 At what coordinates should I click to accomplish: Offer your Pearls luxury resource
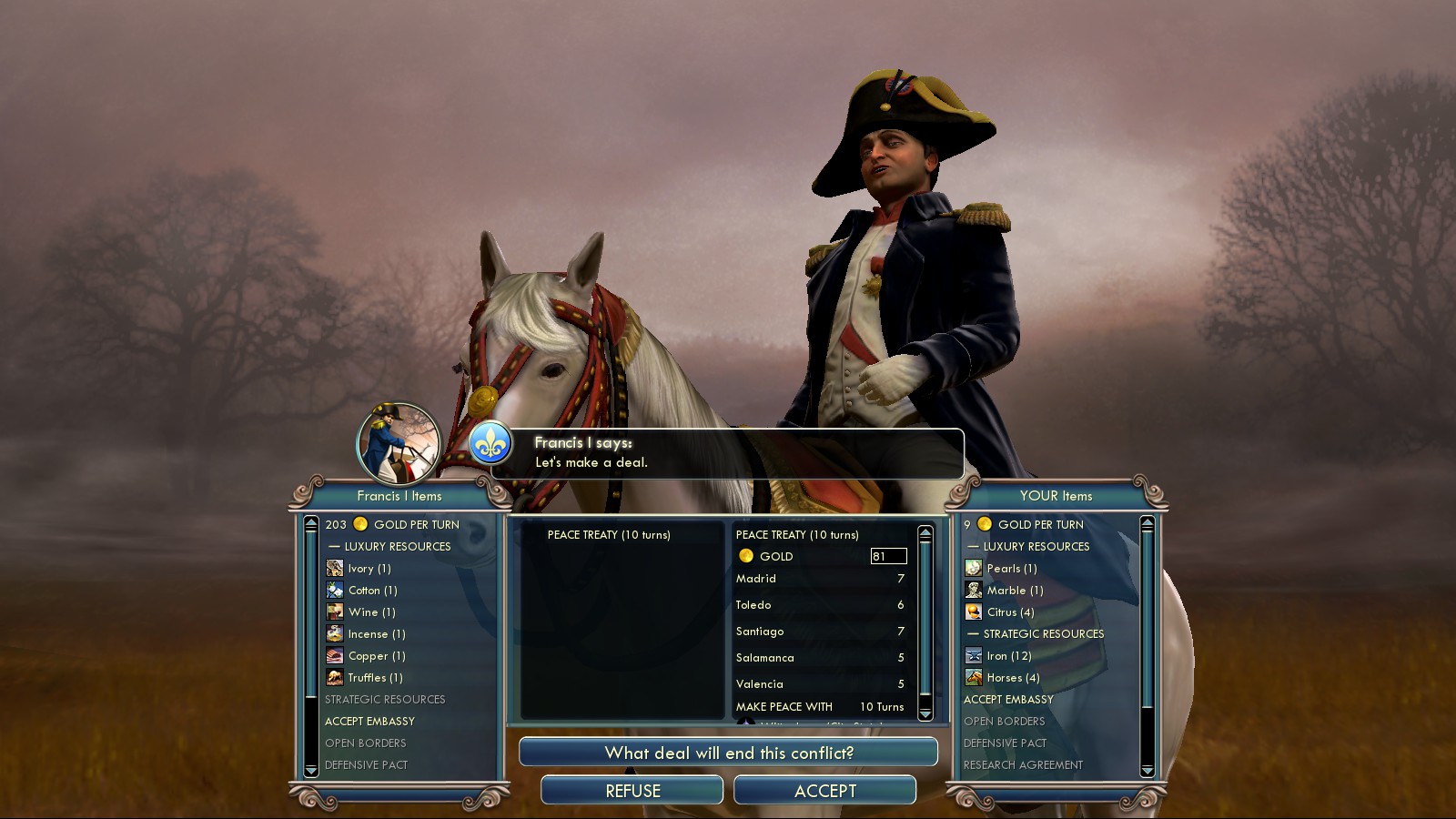[x=1011, y=569]
